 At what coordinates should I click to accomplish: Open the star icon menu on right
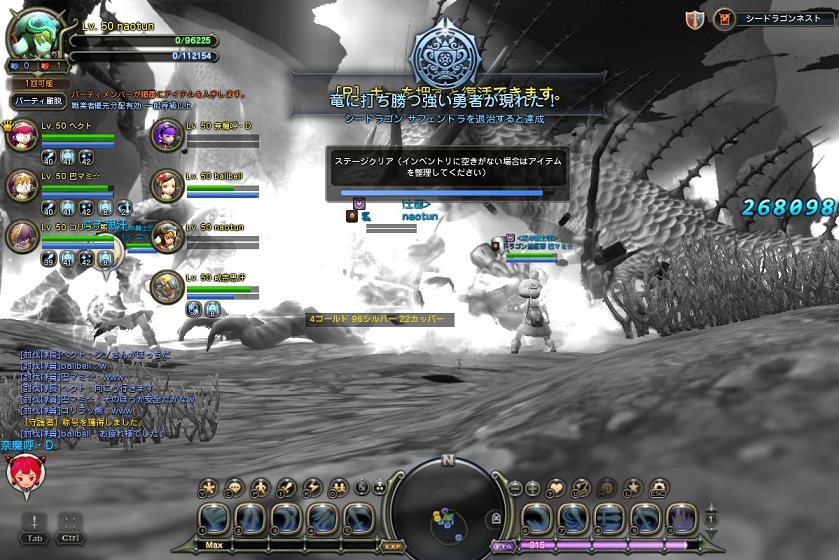click(632, 488)
